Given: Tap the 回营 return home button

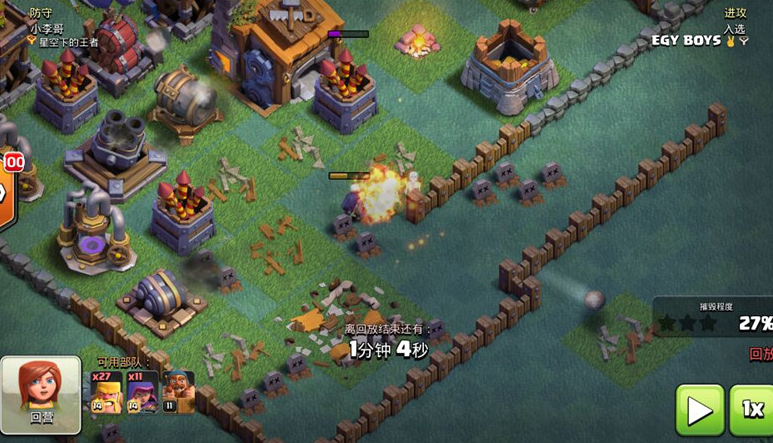Looking at the screenshot, I should pos(41,394).
